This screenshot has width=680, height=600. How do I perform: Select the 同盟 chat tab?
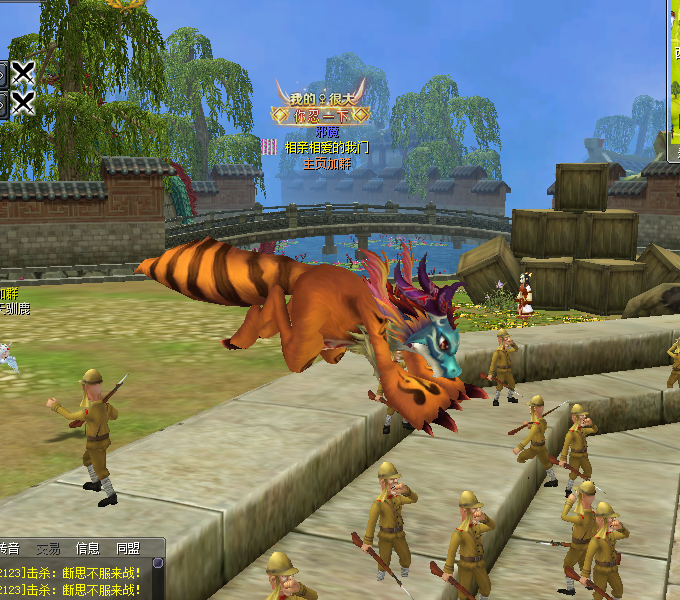pyautogui.click(x=127, y=549)
